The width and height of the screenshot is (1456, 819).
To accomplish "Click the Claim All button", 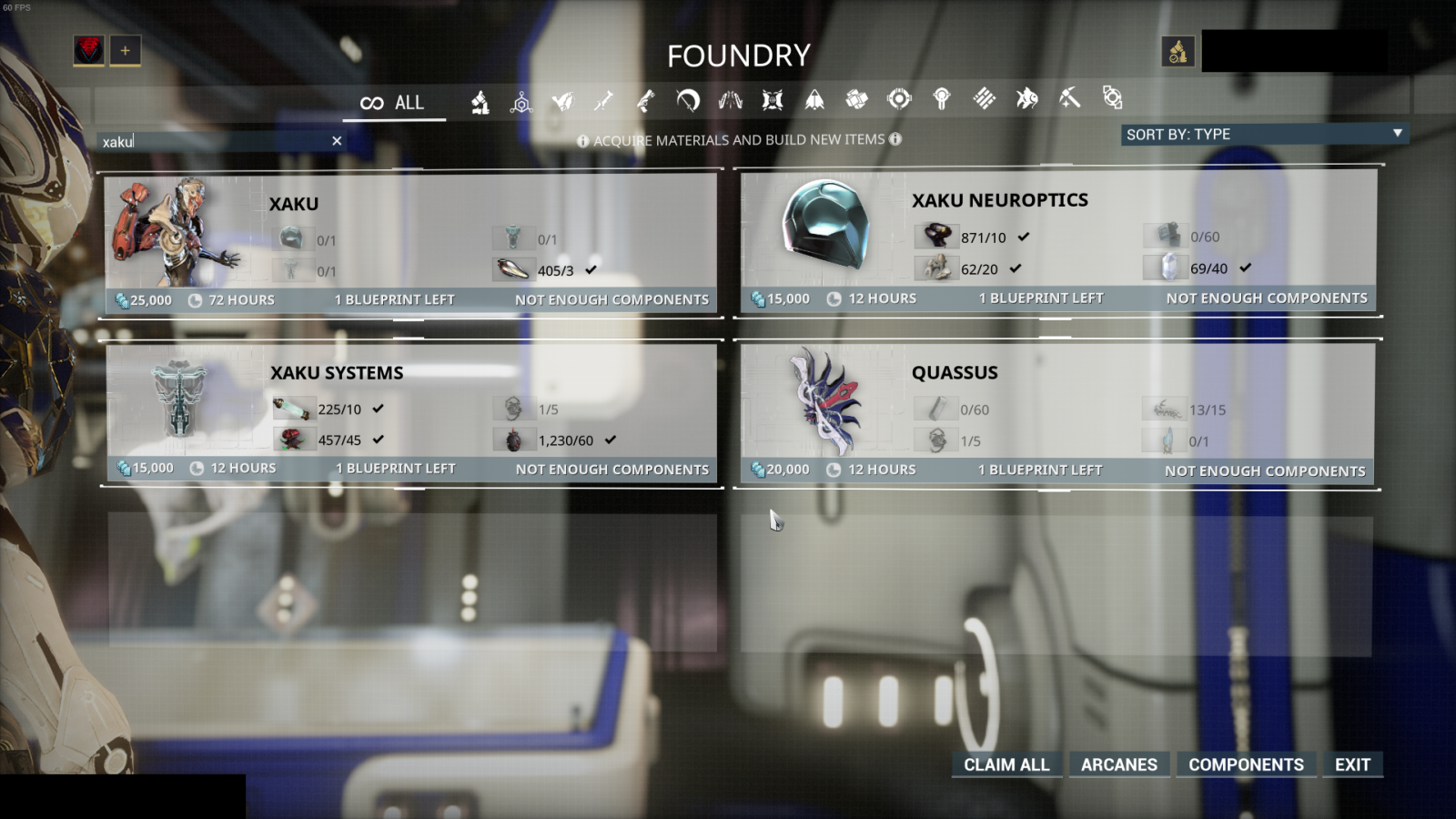I will point(1005,764).
